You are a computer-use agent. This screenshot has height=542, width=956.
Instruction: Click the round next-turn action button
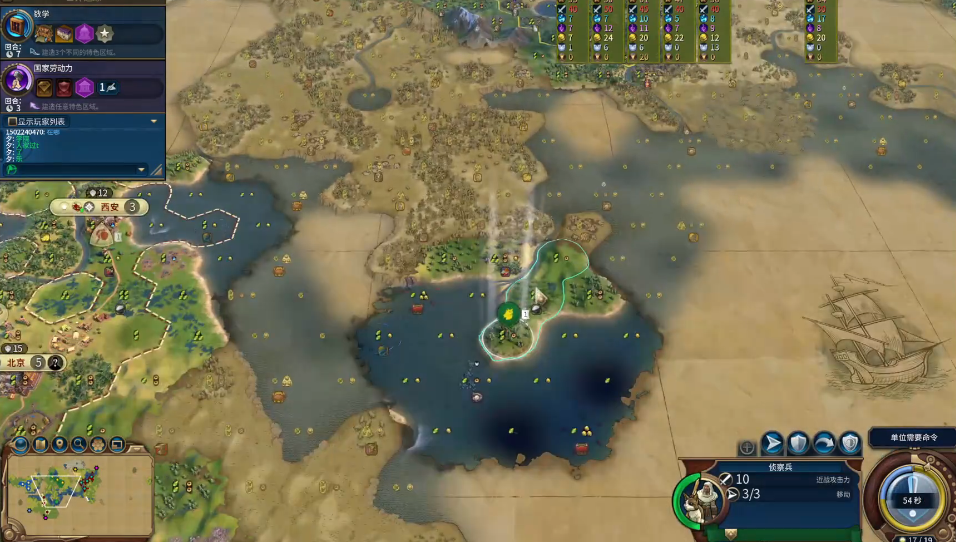[911, 497]
